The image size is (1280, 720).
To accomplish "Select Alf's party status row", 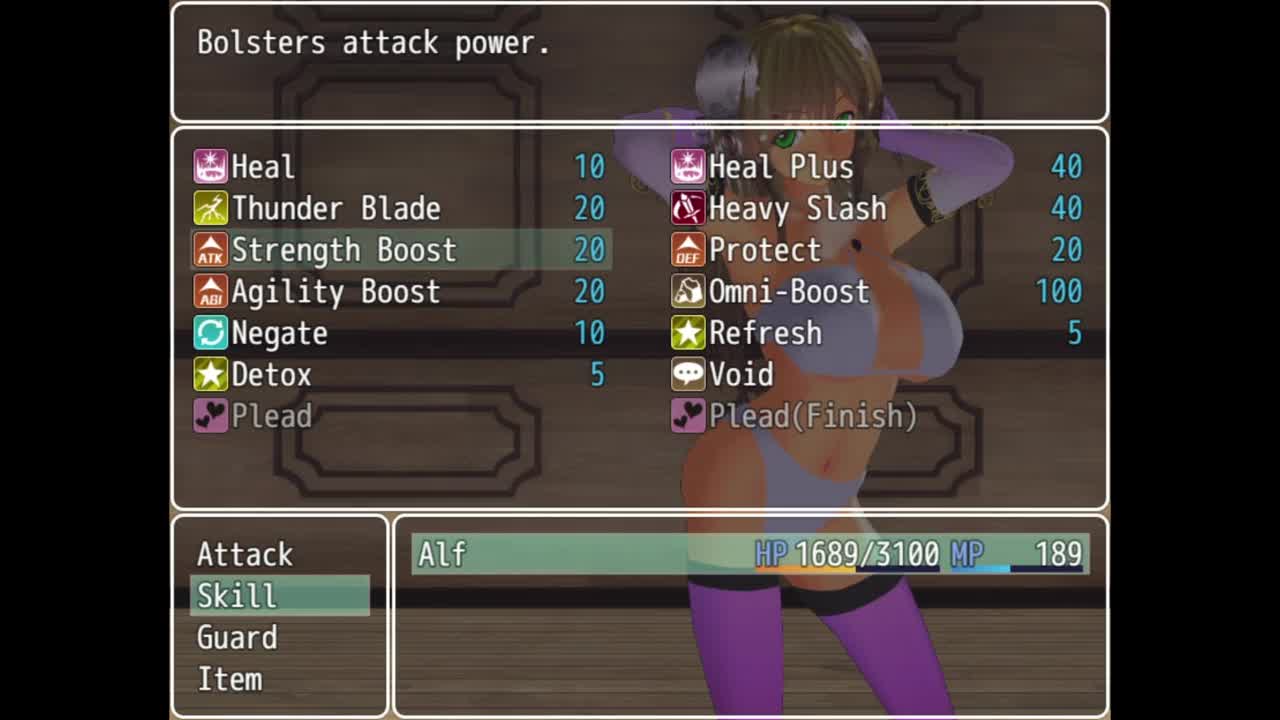I will pos(750,554).
